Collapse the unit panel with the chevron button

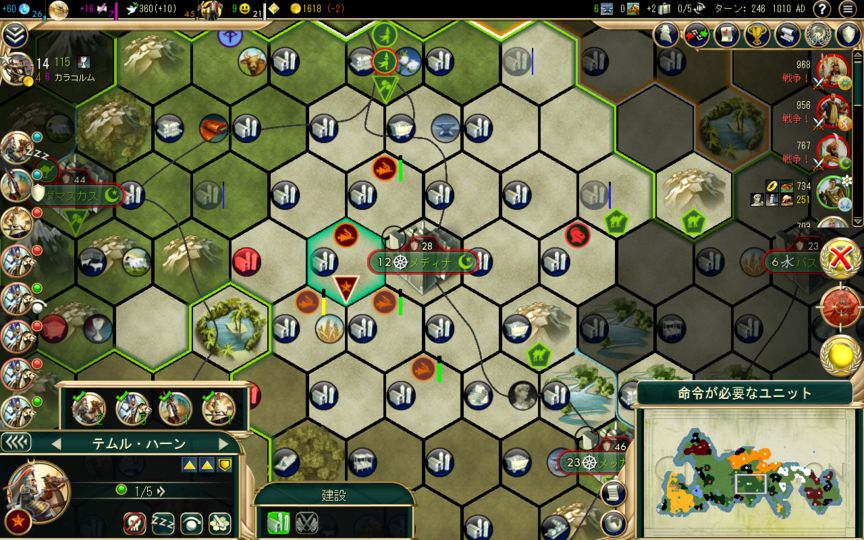tap(15, 442)
